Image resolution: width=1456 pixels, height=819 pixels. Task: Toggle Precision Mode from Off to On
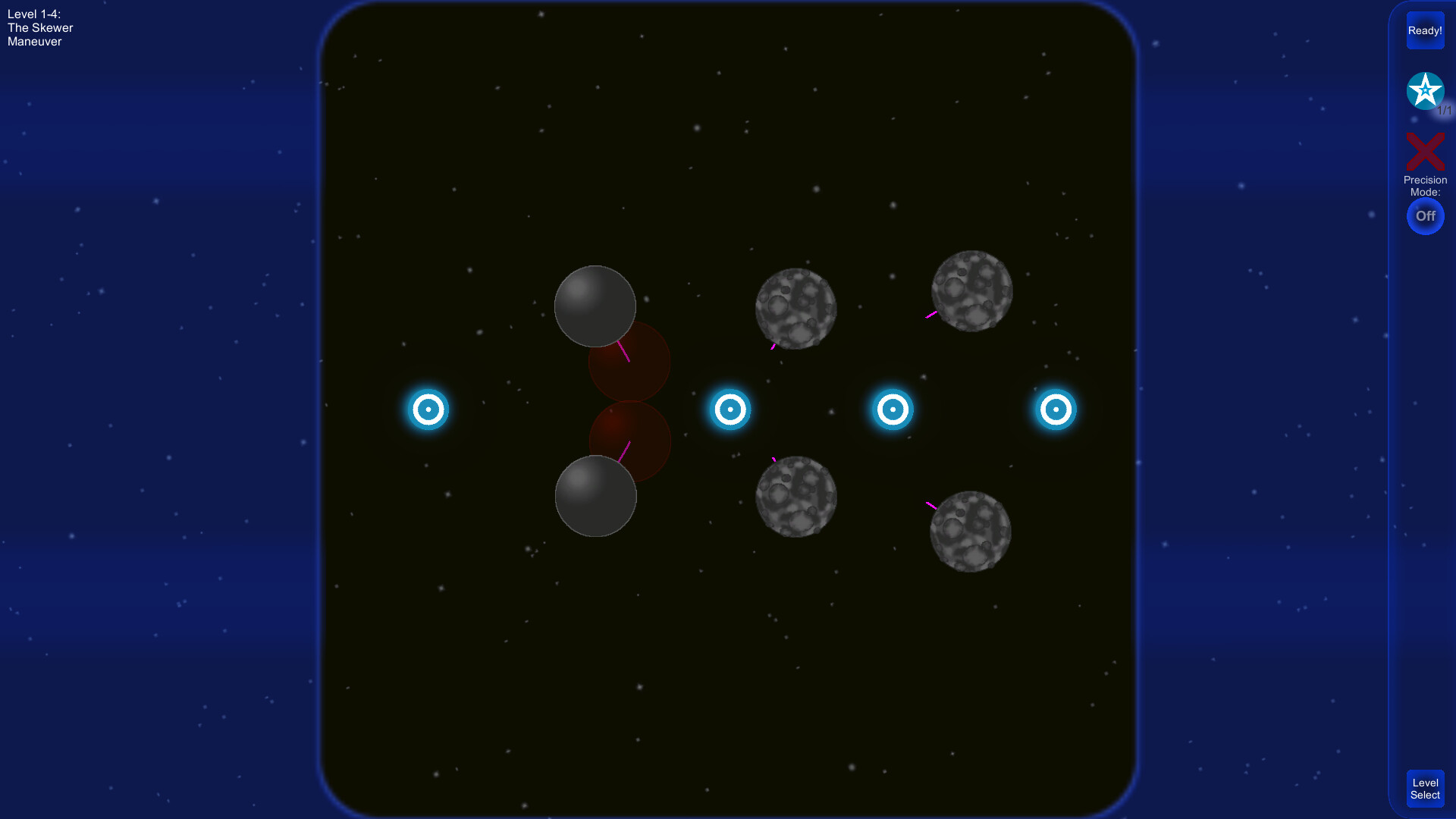1426,216
